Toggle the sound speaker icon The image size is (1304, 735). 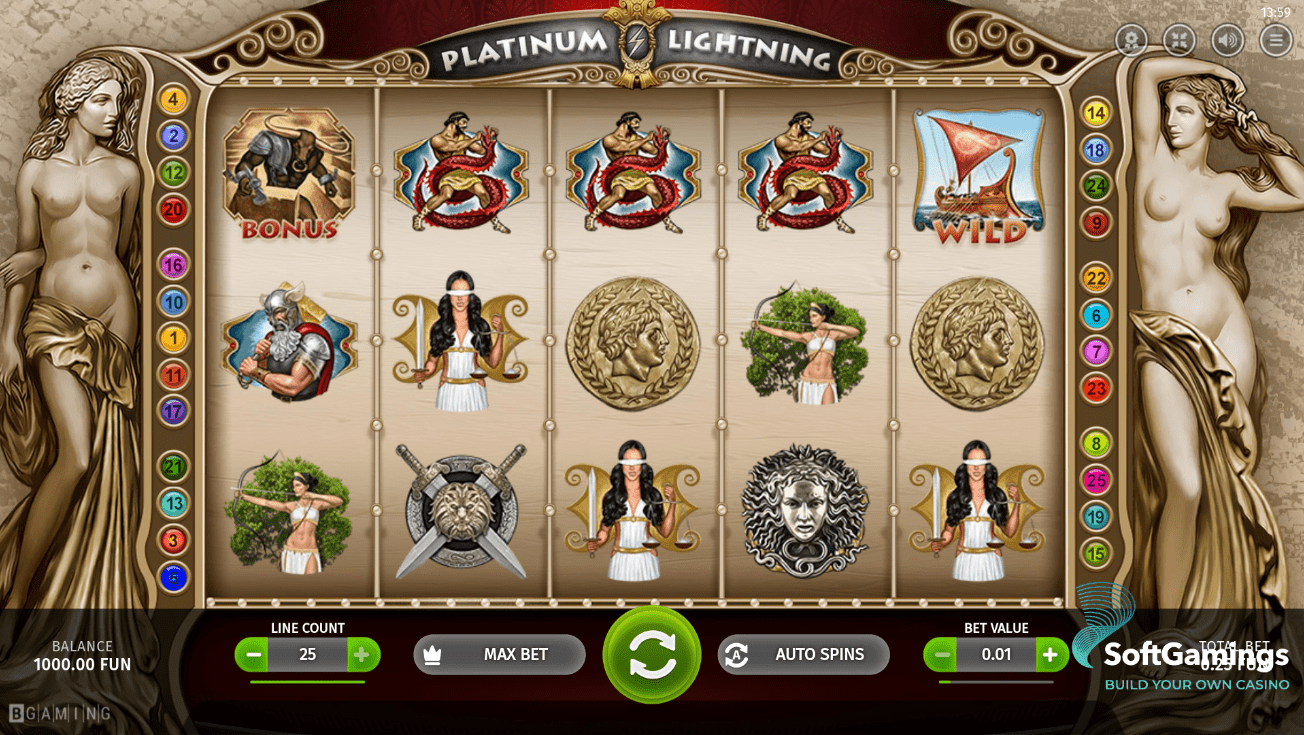point(1228,40)
